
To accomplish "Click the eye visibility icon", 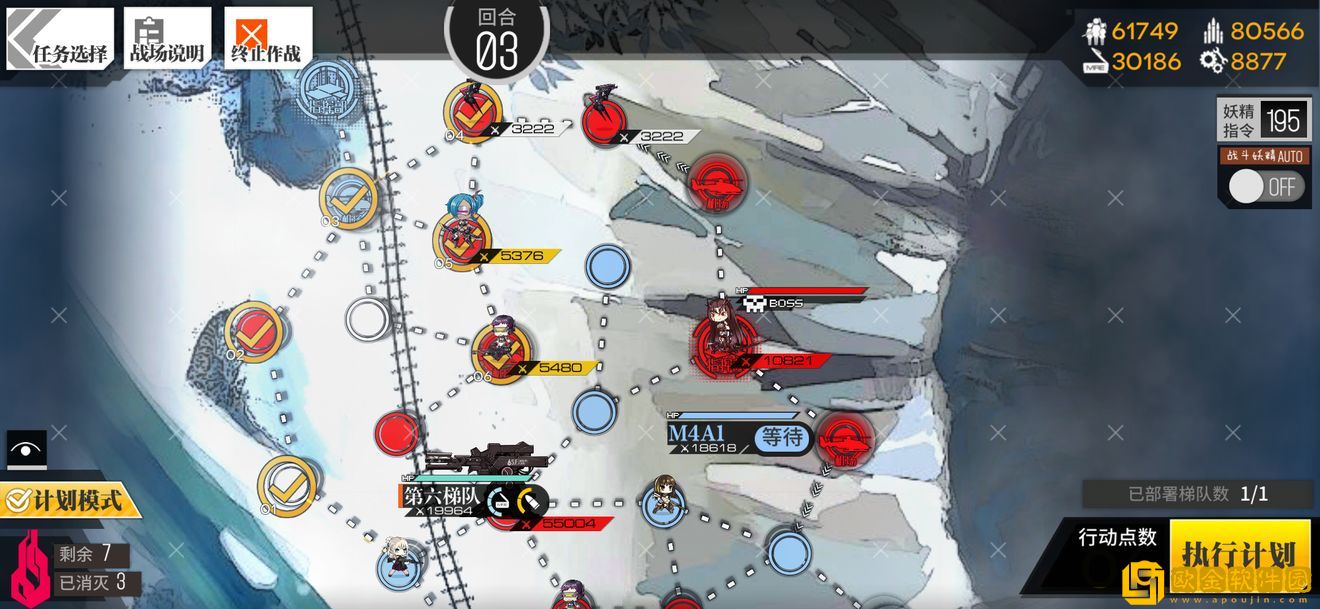I will pos(26,449).
